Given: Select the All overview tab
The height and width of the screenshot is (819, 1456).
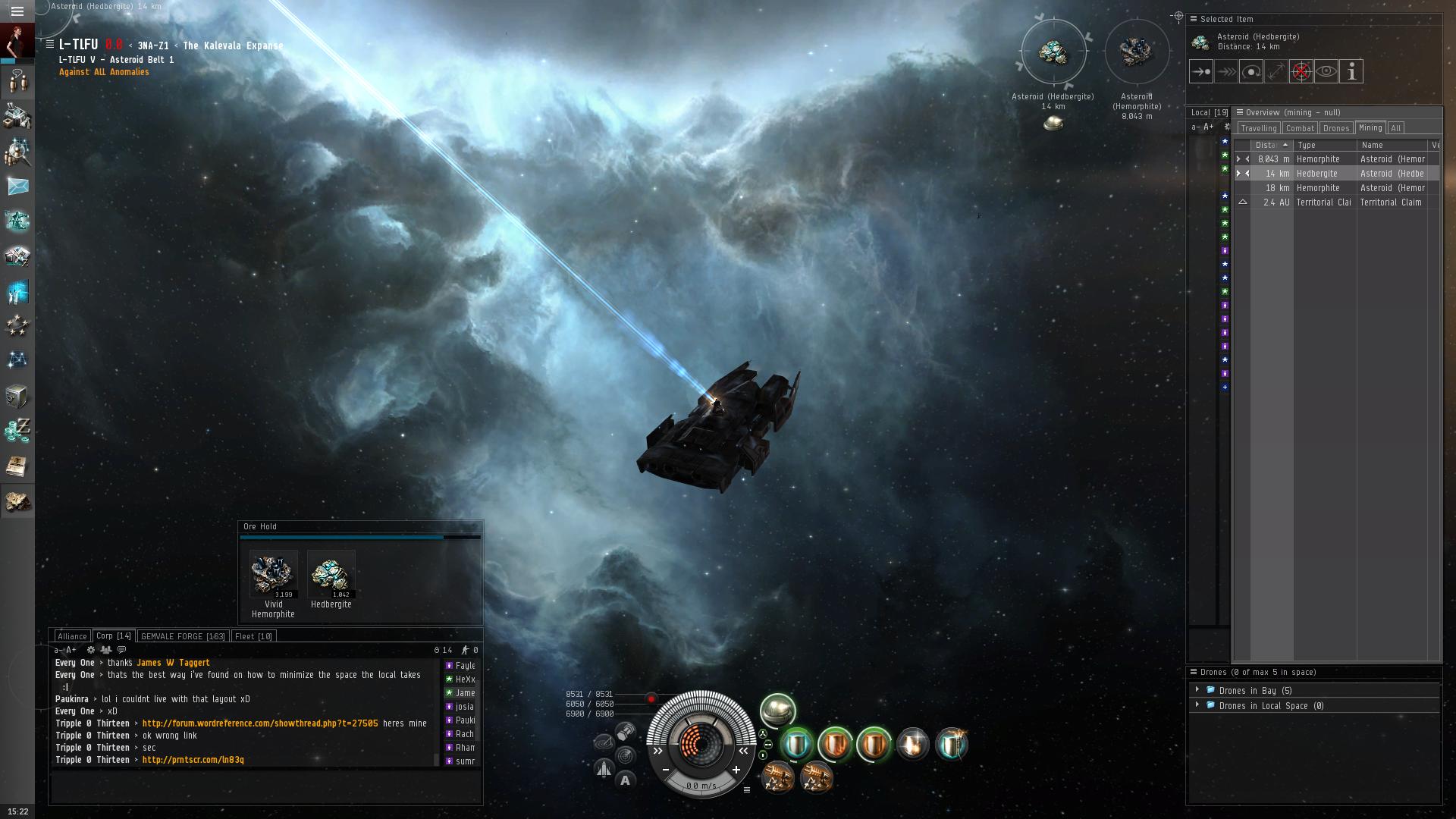Looking at the screenshot, I should (1395, 128).
